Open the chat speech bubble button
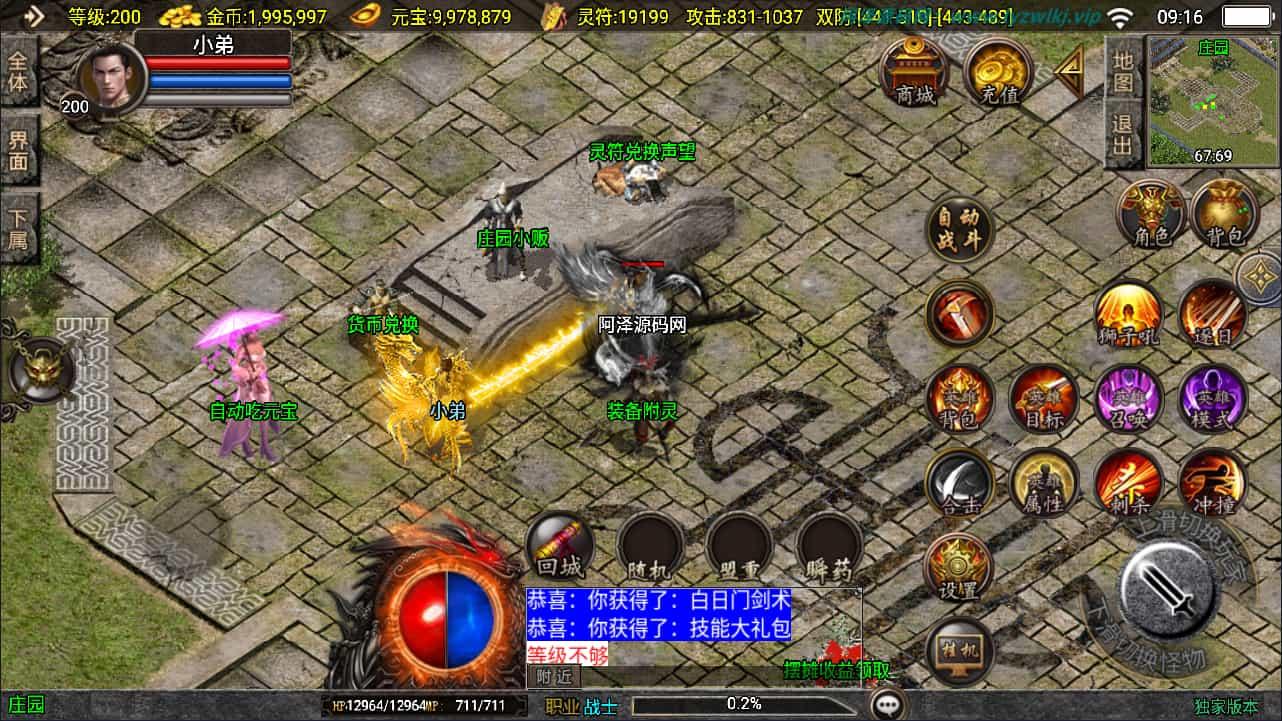This screenshot has height=721, width=1282. tap(887, 705)
